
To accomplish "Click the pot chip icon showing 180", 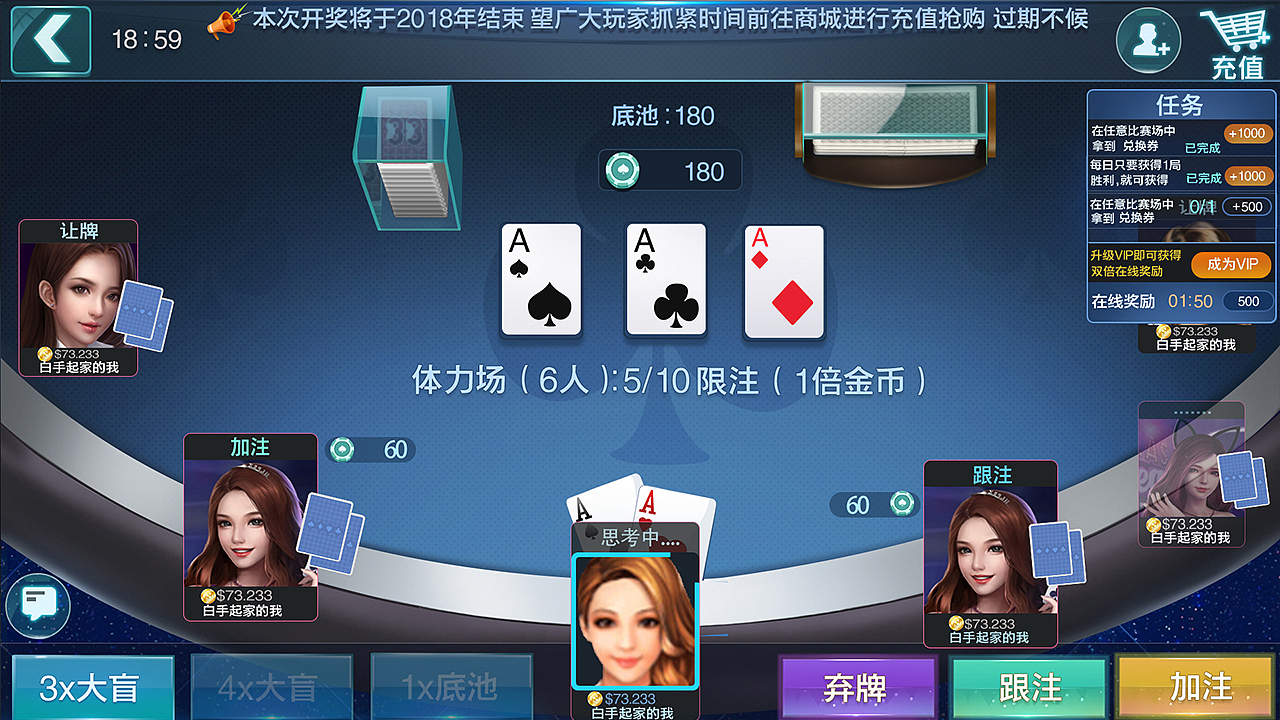I will pyautogui.click(x=623, y=170).
